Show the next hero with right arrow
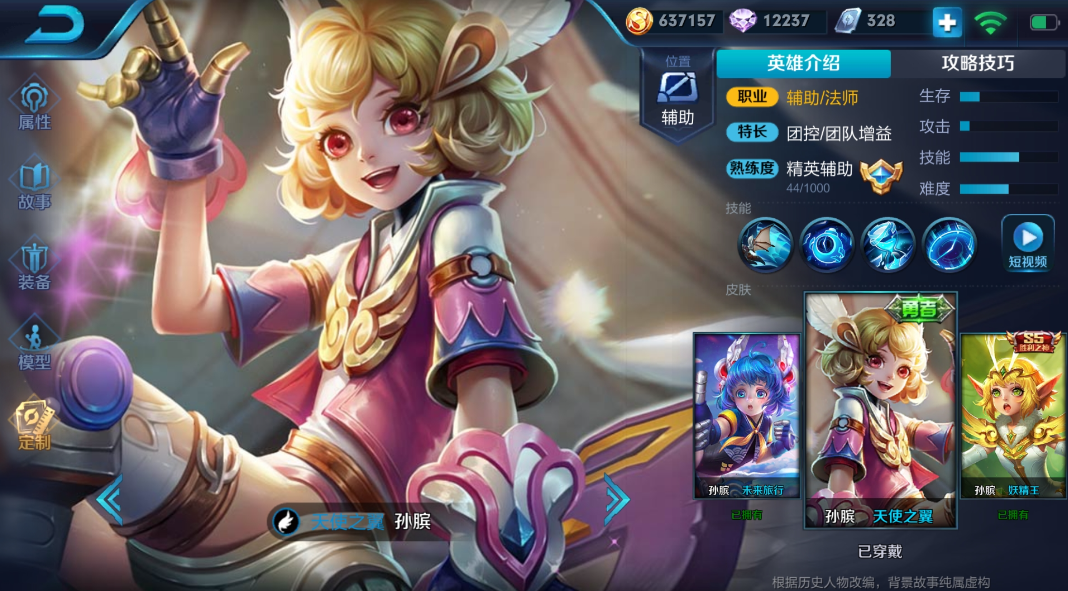1068x591 pixels. pos(616,498)
